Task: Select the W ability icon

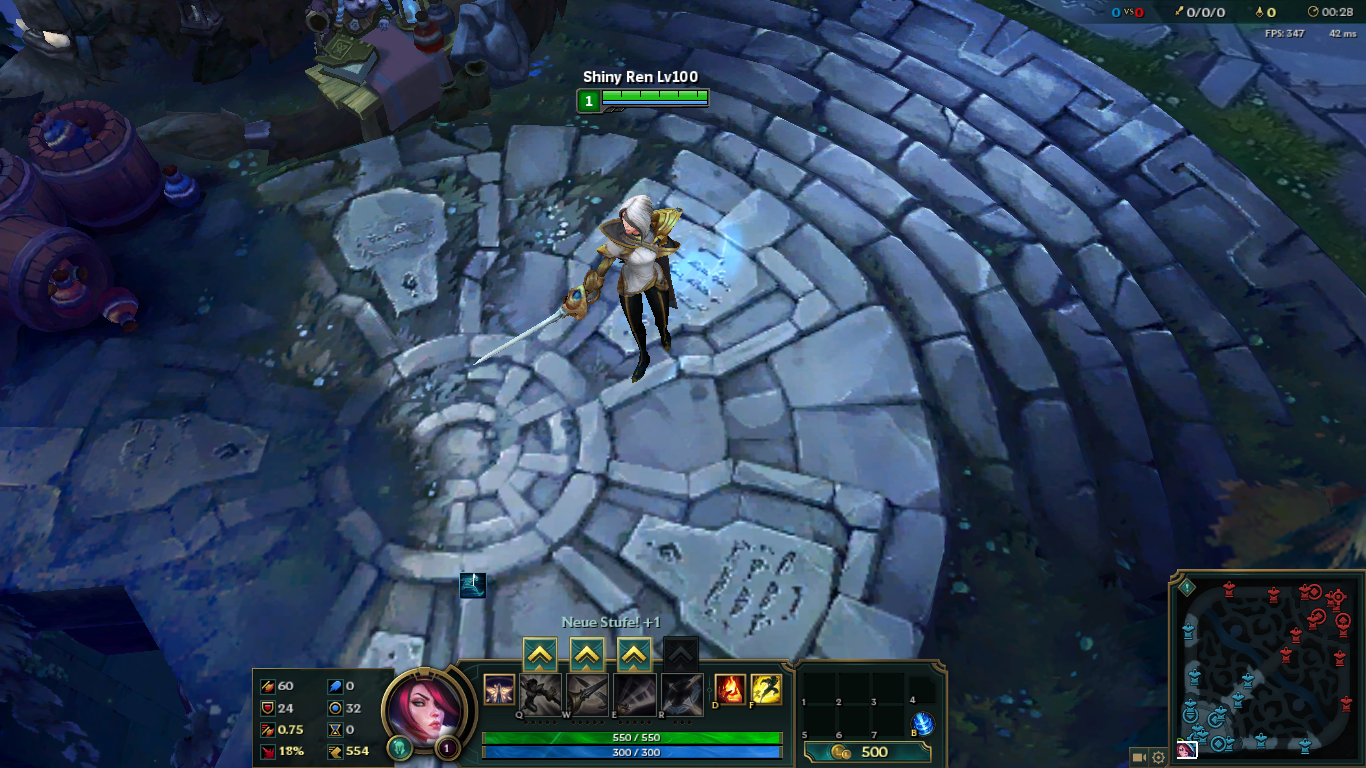Action: (x=587, y=694)
